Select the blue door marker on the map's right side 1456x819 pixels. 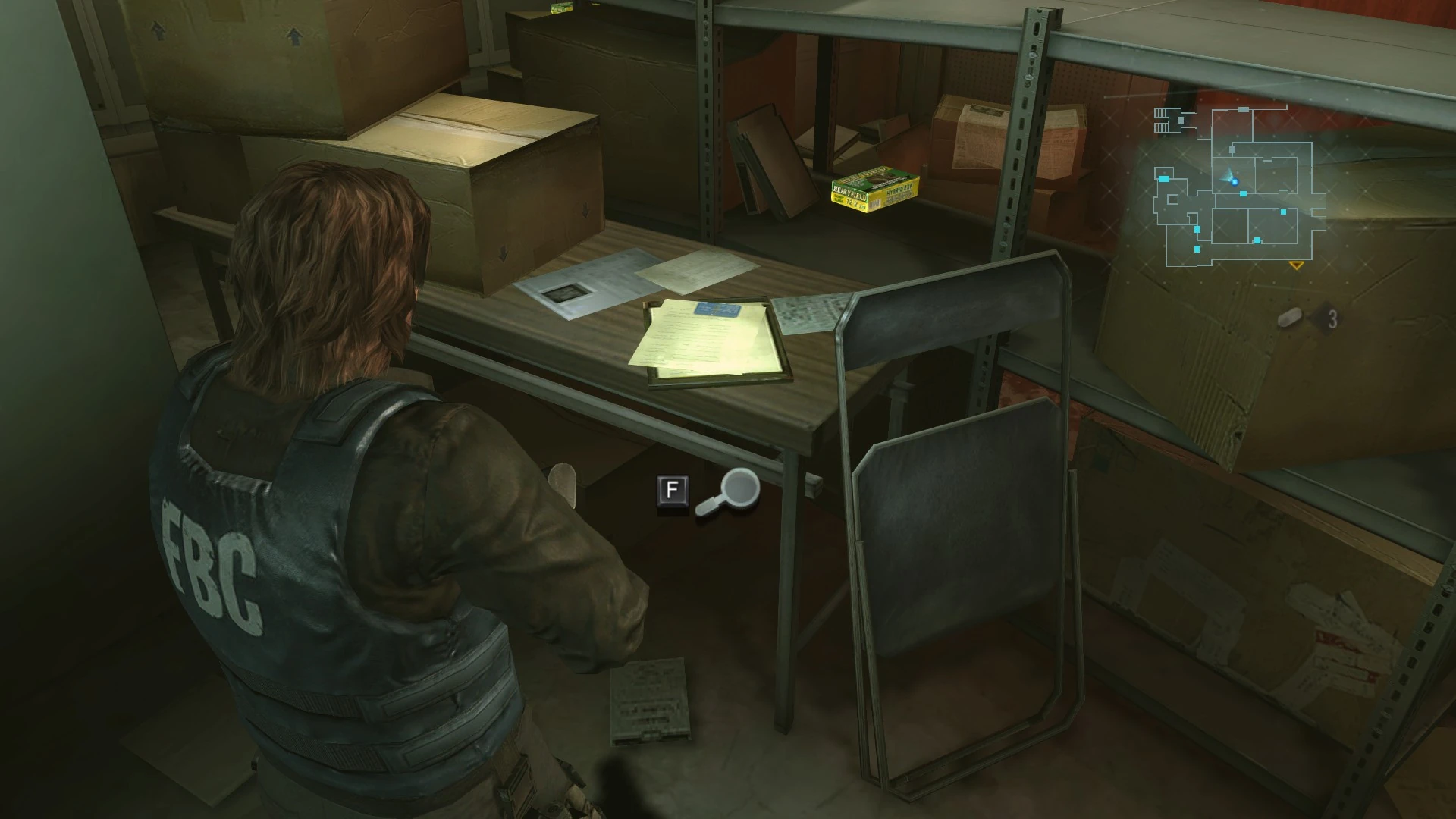1284,212
